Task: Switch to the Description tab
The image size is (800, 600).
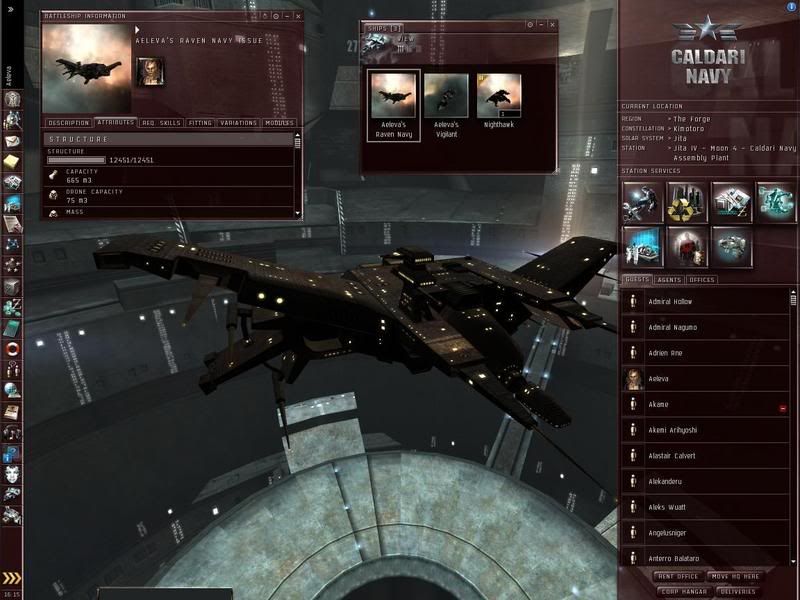Action: [69, 123]
